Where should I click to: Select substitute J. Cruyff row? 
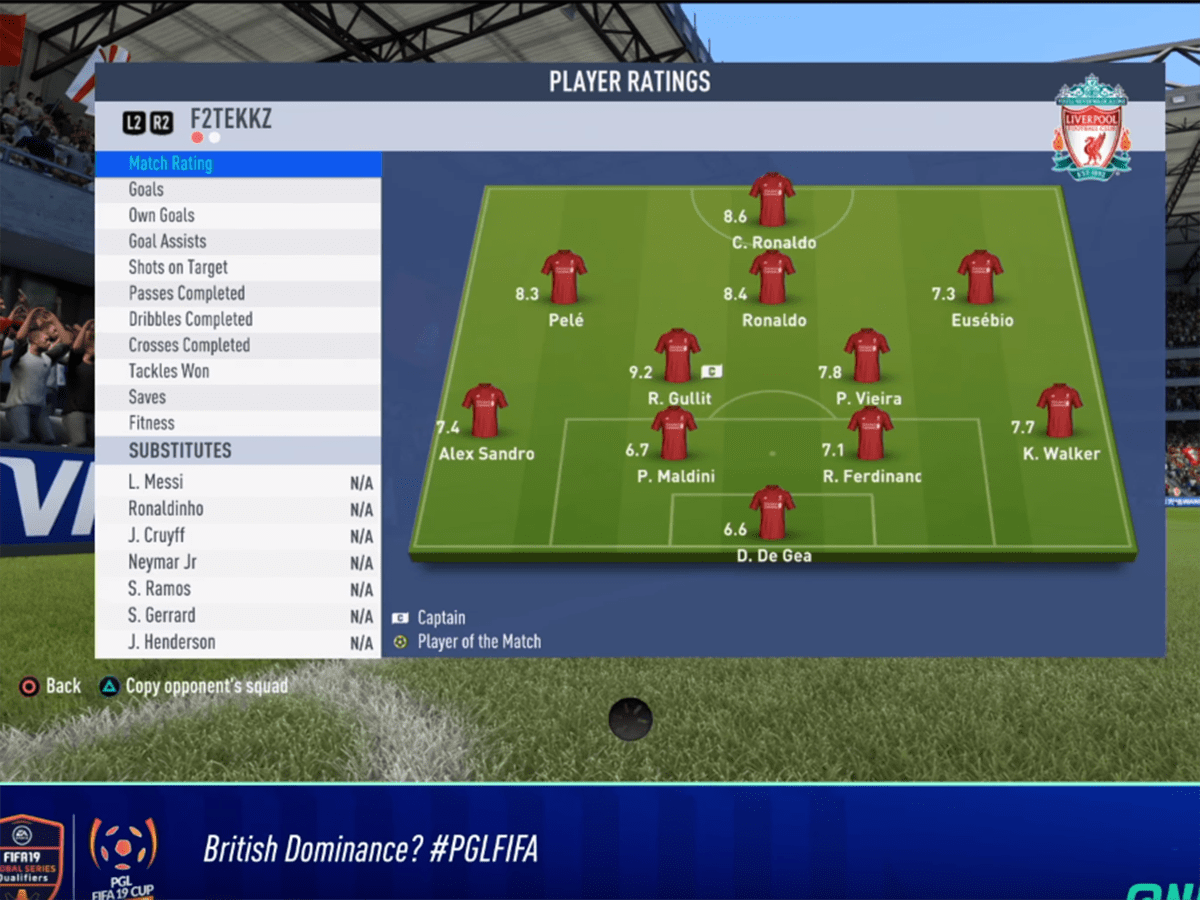click(x=237, y=536)
